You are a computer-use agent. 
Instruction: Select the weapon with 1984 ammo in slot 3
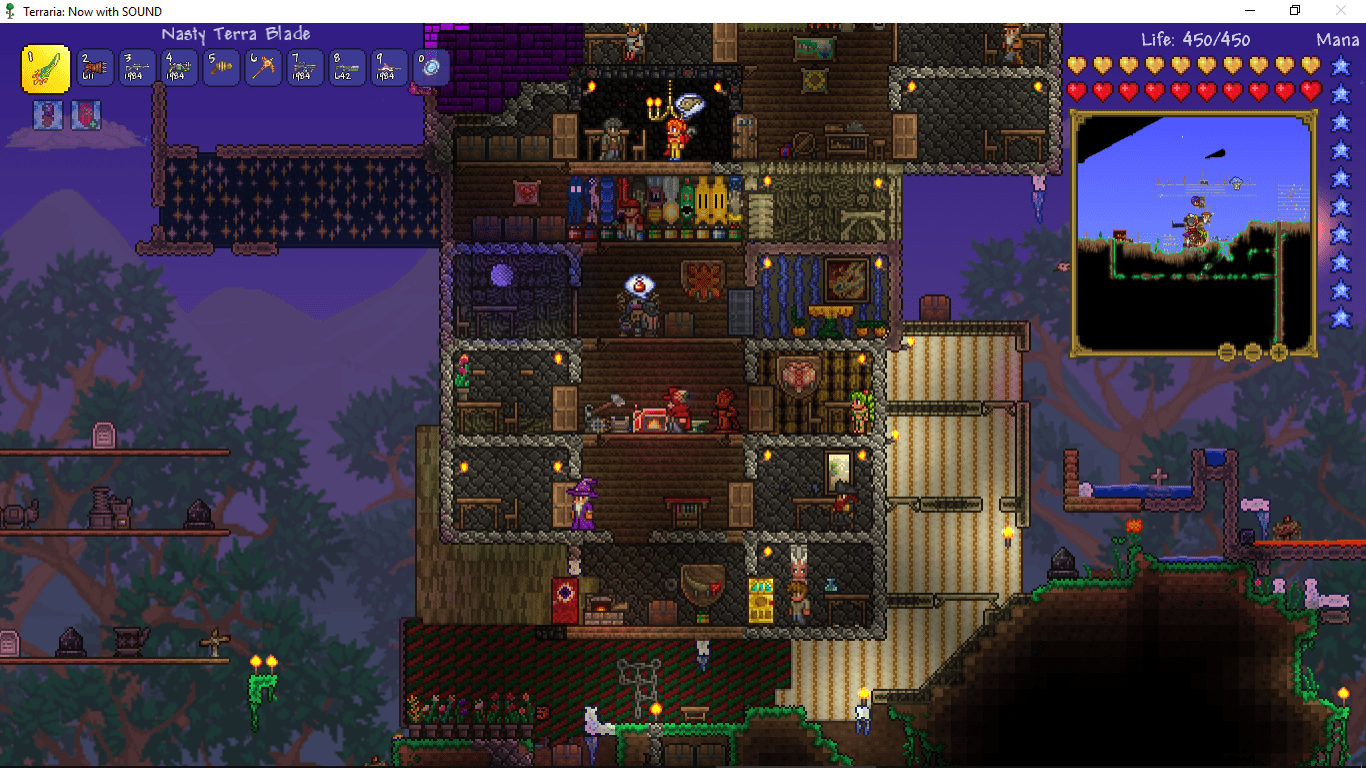tap(137, 68)
